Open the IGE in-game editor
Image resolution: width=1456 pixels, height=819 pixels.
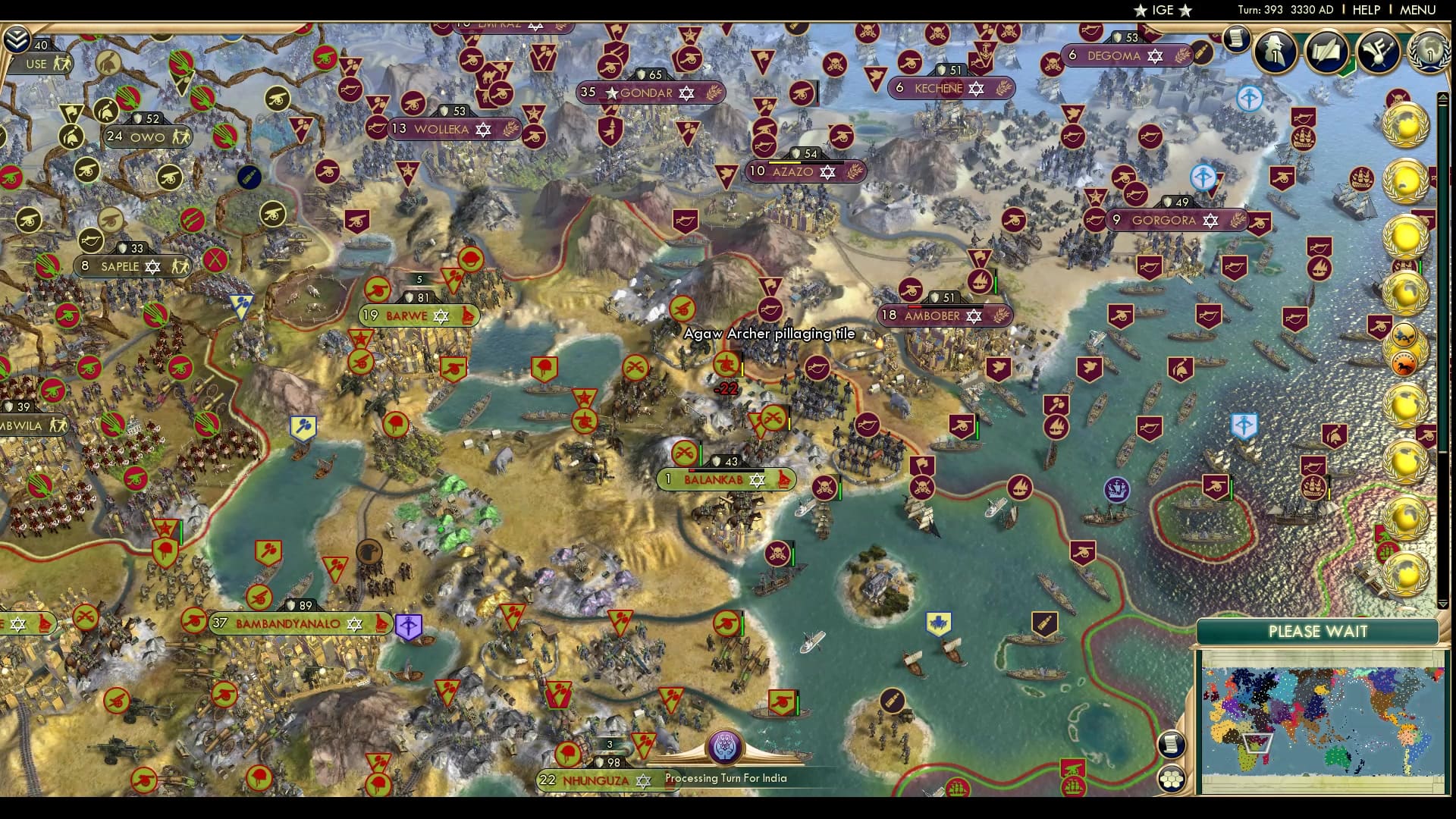pos(1163,10)
